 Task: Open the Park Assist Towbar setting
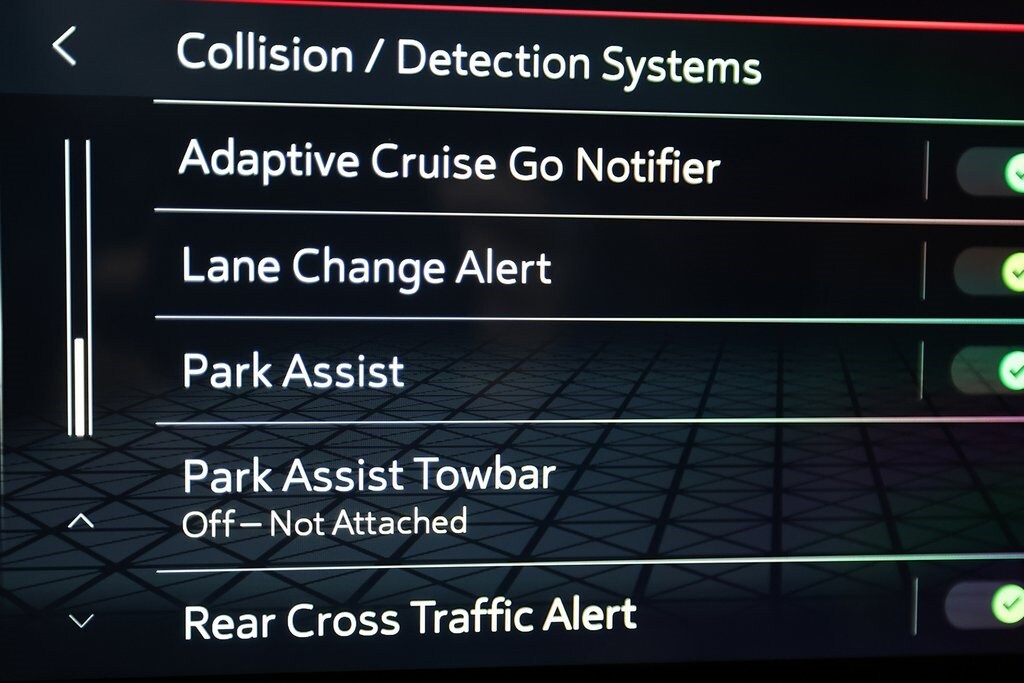coord(368,494)
